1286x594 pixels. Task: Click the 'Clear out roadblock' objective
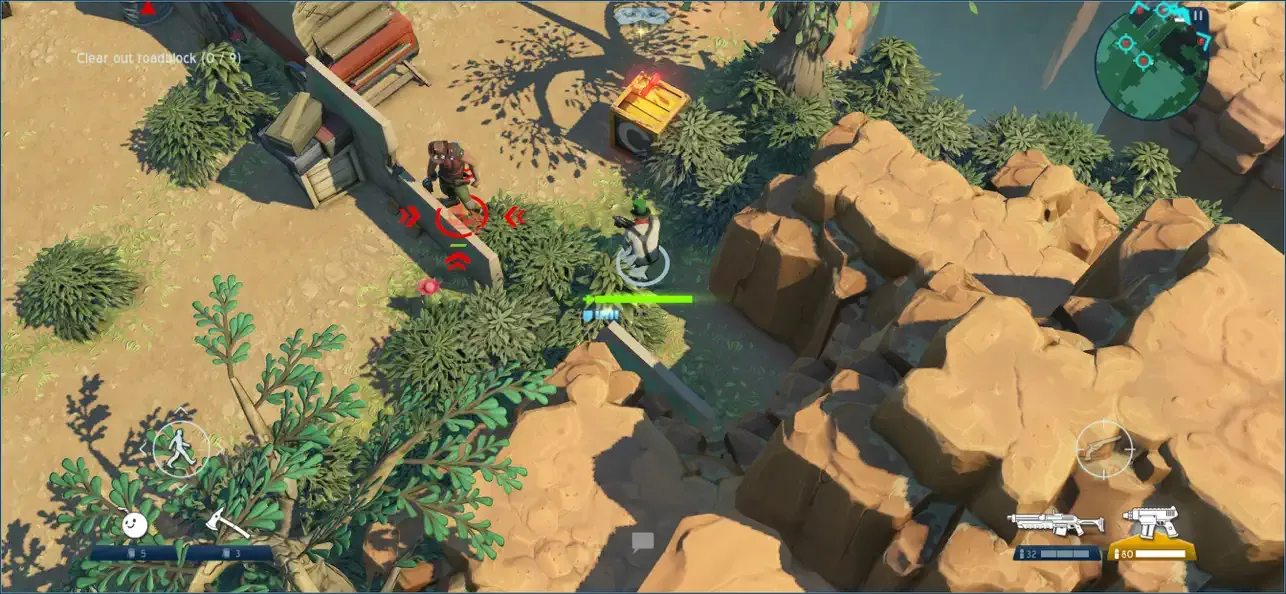[x=159, y=58]
